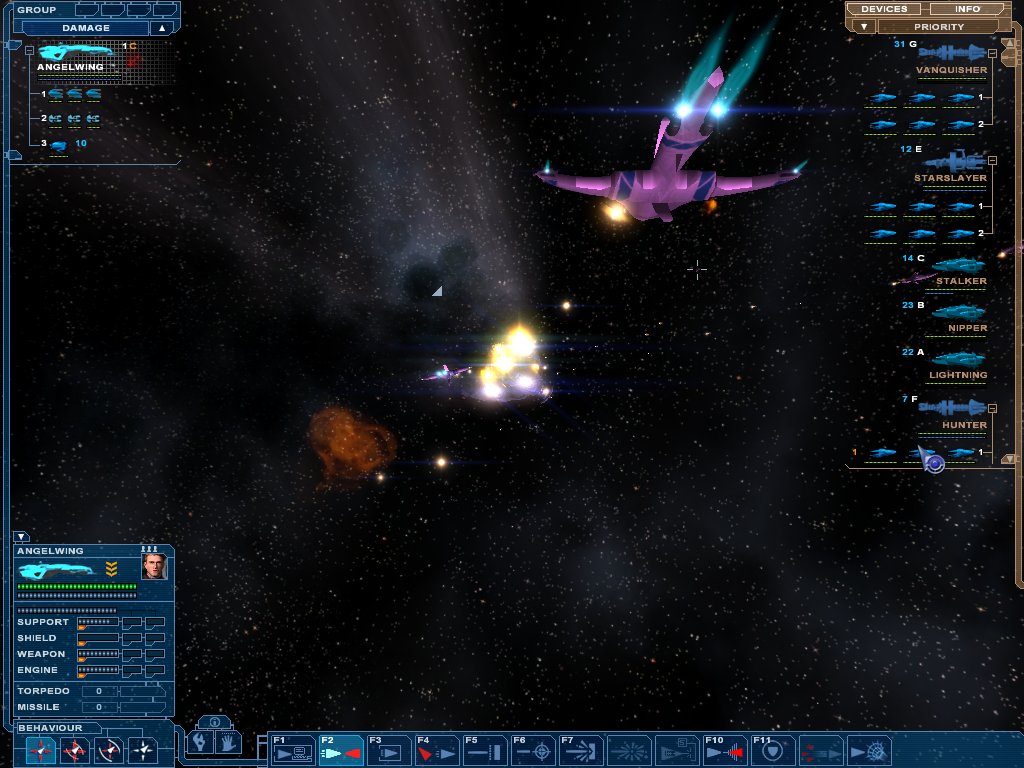Activate the F1 command button

pyautogui.click(x=292, y=750)
